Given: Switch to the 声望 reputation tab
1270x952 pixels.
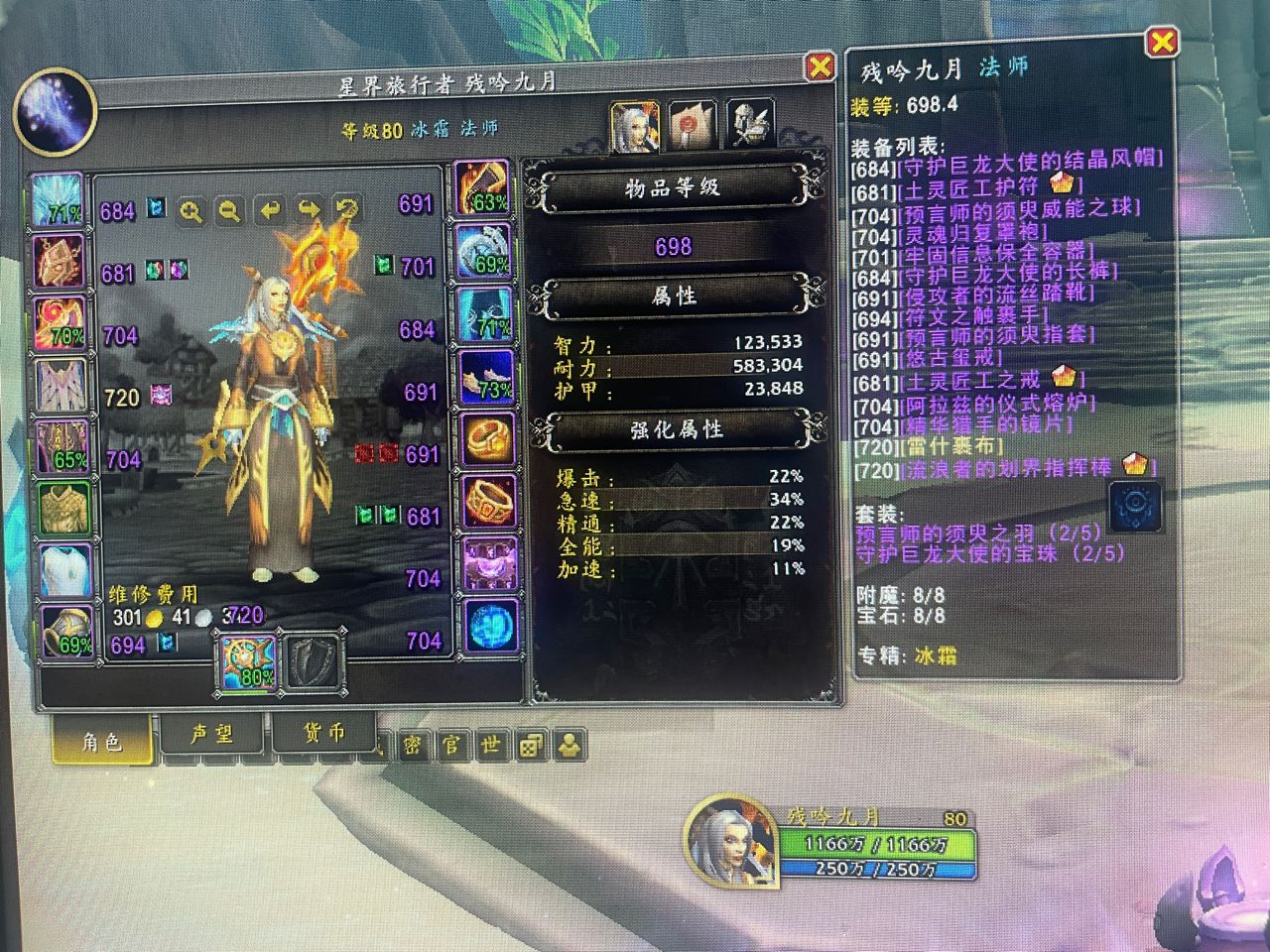Looking at the screenshot, I should [x=213, y=734].
